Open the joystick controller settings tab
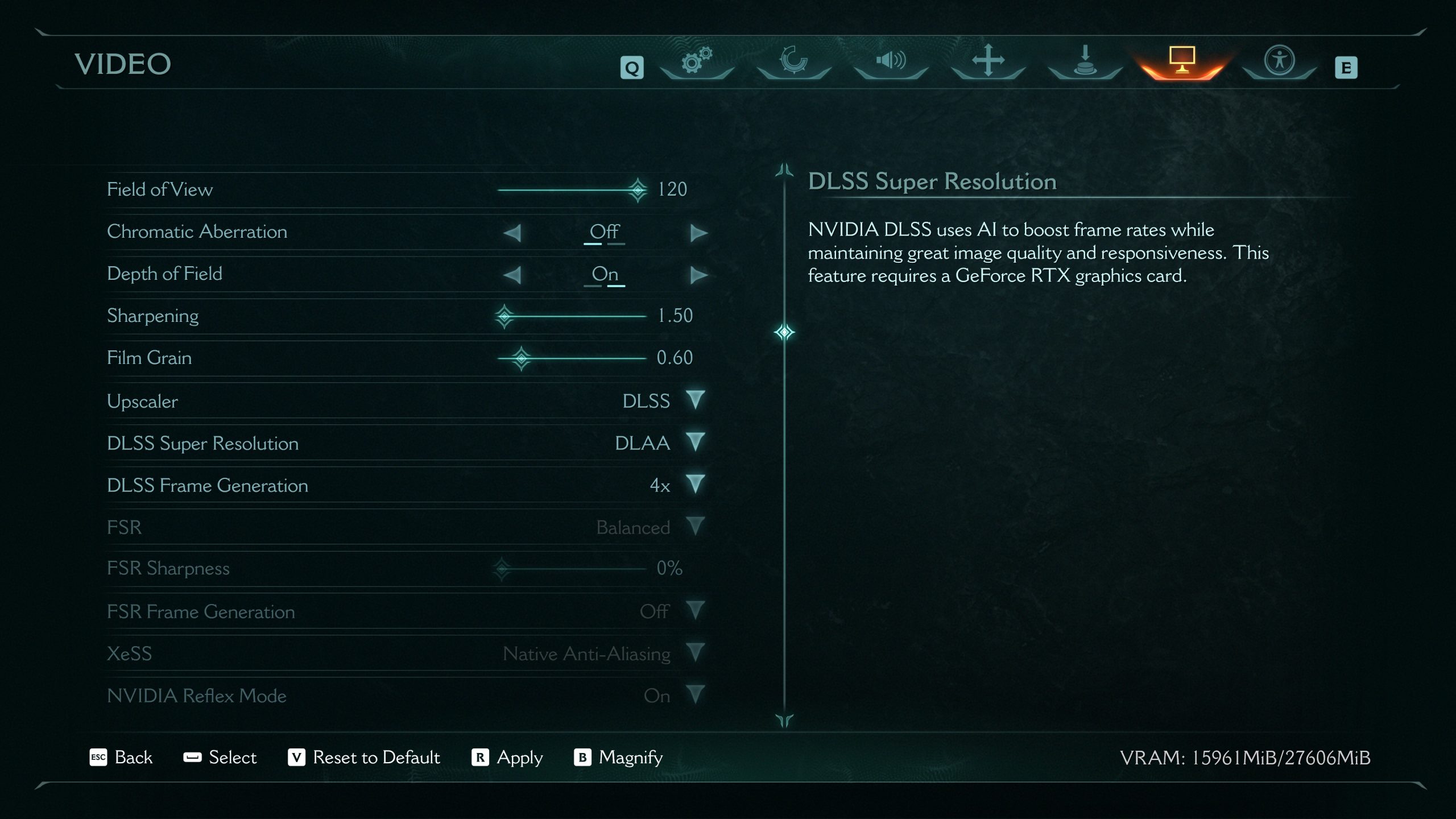Viewport: 1456px width, 819px height. click(1085, 60)
